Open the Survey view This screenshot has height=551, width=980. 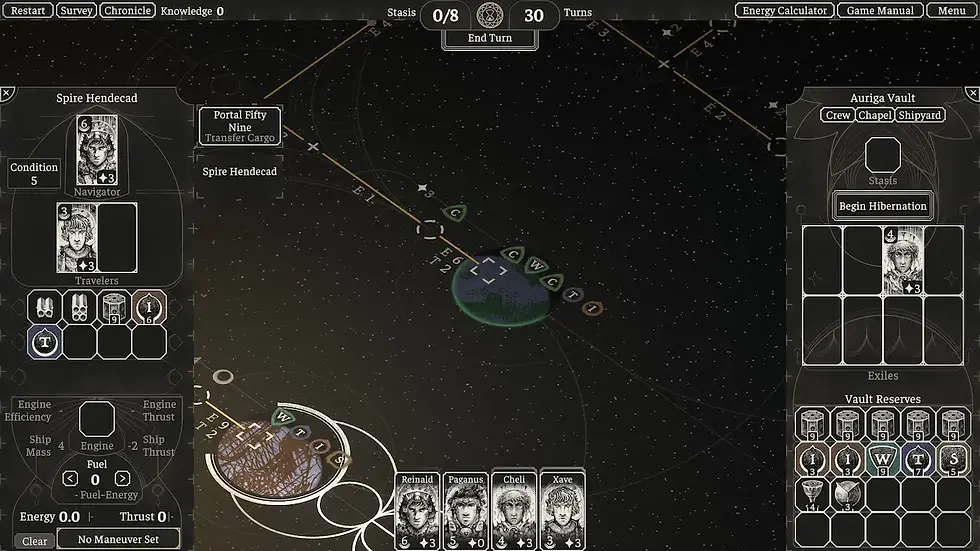pyautogui.click(x=76, y=11)
